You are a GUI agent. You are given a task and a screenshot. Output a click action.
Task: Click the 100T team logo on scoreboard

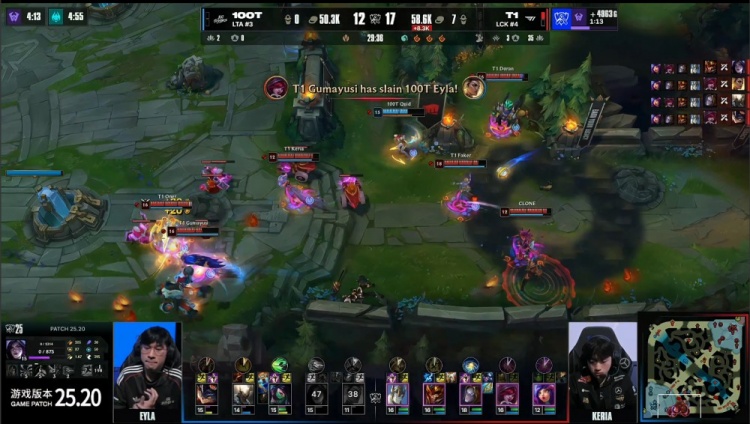click(x=216, y=18)
